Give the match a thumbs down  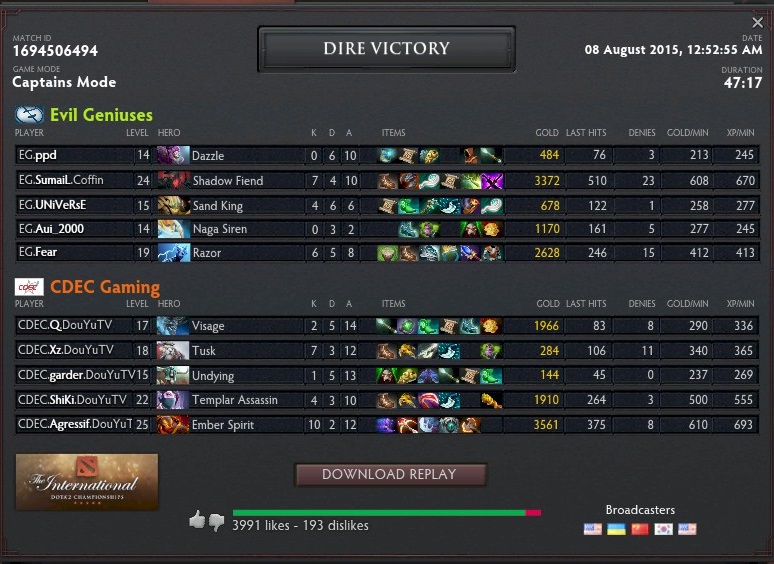pyautogui.click(x=216, y=521)
